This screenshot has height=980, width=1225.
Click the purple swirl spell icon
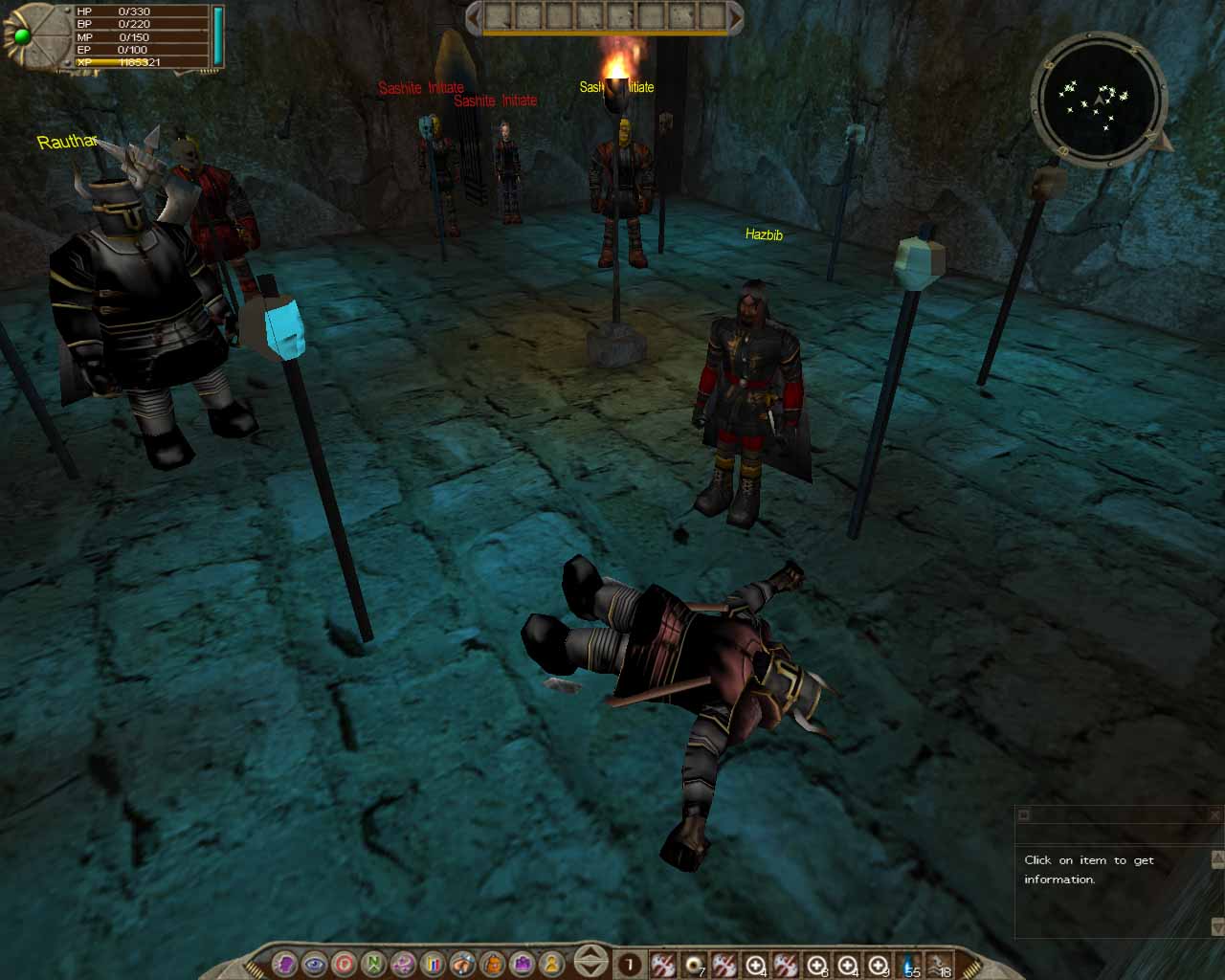click(401, 965)
